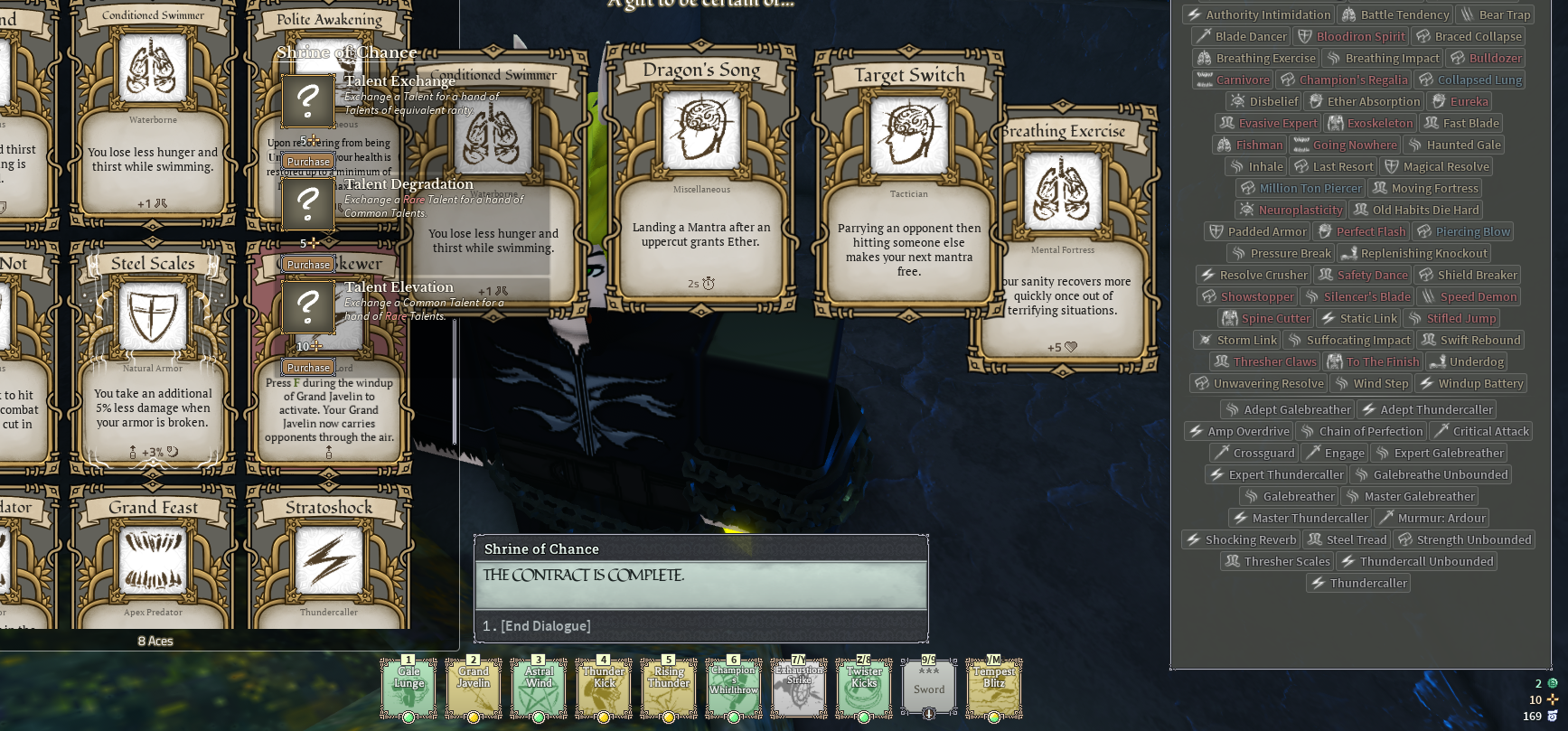Select the Authority Intimidation talent tag
The width and height of the screenshot is (1568, 731).
[1259, 14]
